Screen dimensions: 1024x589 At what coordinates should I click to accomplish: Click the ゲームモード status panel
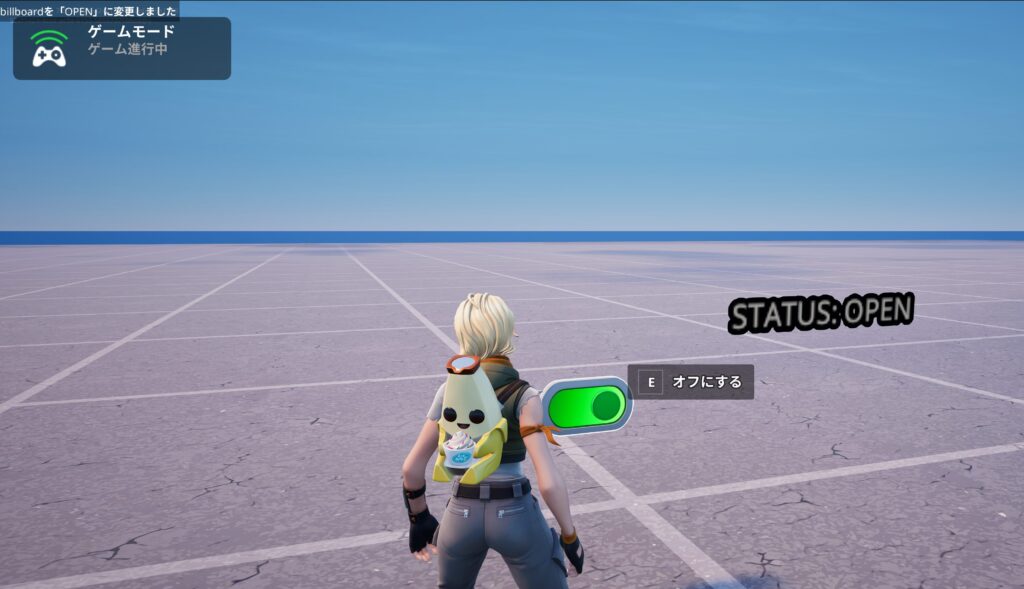(x=122, y=48)
